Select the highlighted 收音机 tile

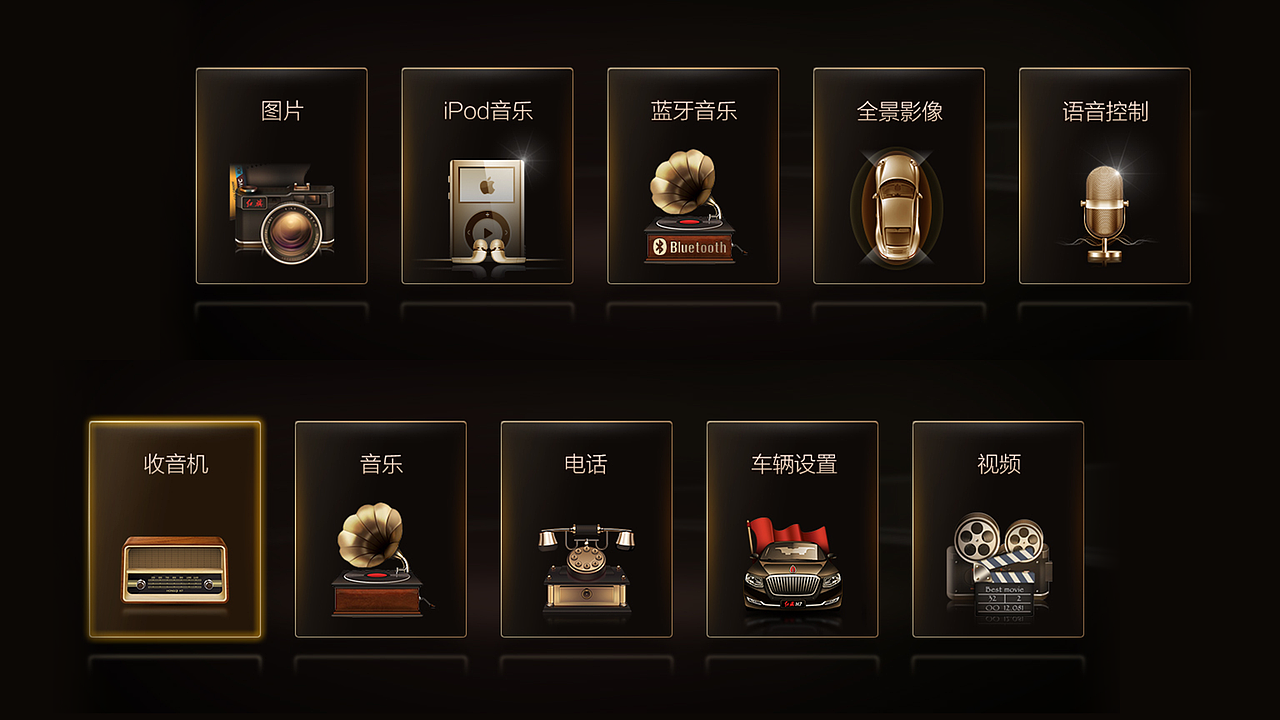click(175, 528)
